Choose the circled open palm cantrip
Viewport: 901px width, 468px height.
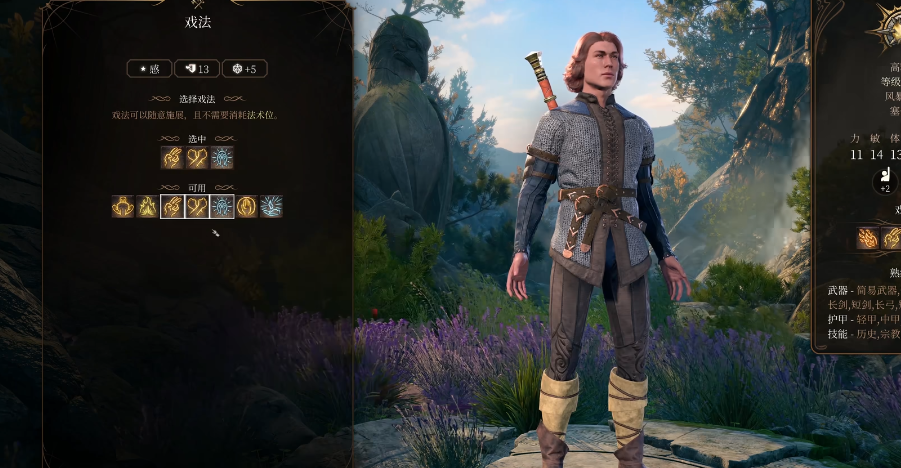[x=246, y=207]
